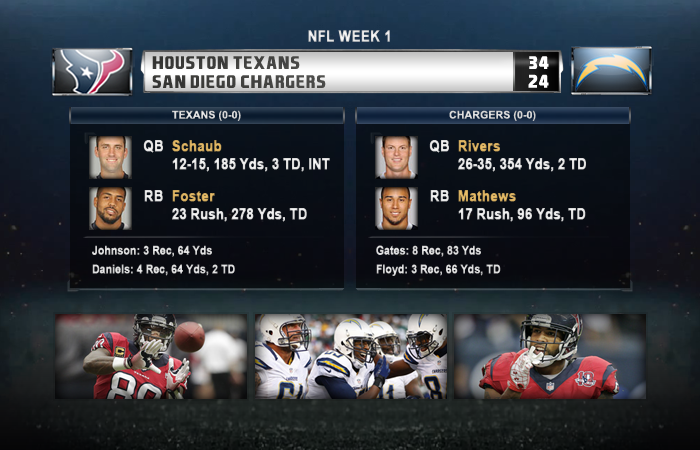Viewport: 700px width, 450px height.
Task: Select Foster's running back headshot
Action: (109, 207)
